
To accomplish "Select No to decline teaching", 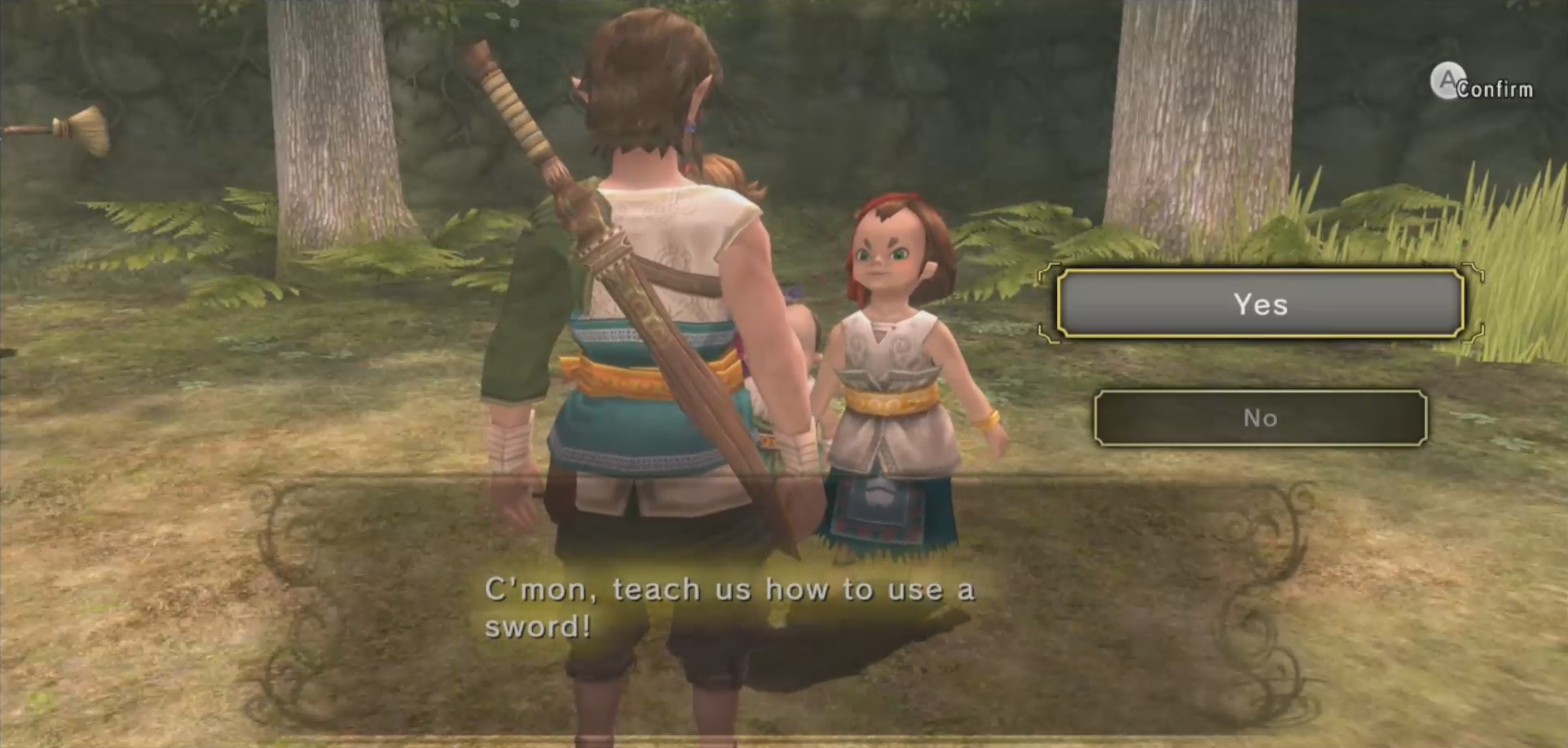I will point(1260,418).
